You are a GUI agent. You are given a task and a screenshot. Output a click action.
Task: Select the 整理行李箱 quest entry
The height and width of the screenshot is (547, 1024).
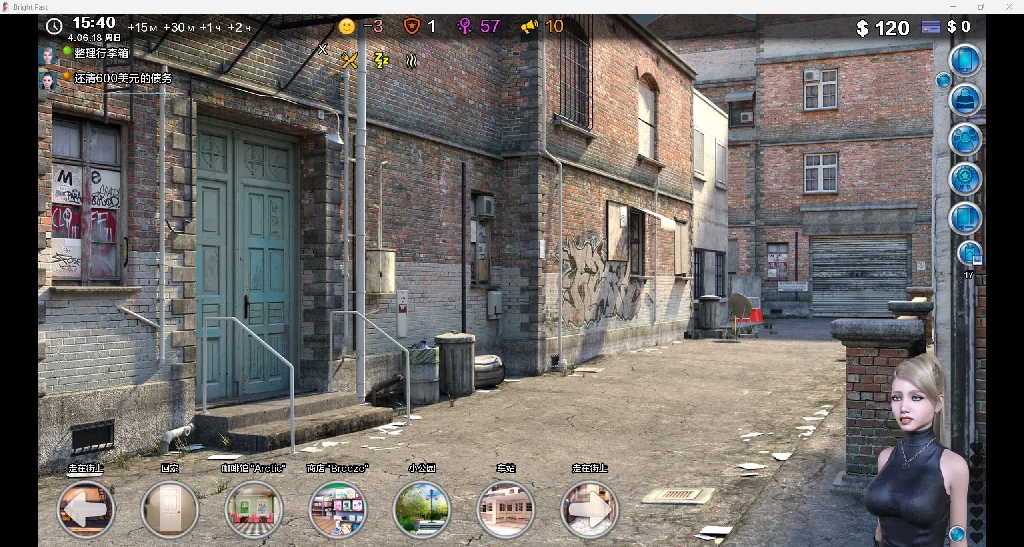[101, 53]
